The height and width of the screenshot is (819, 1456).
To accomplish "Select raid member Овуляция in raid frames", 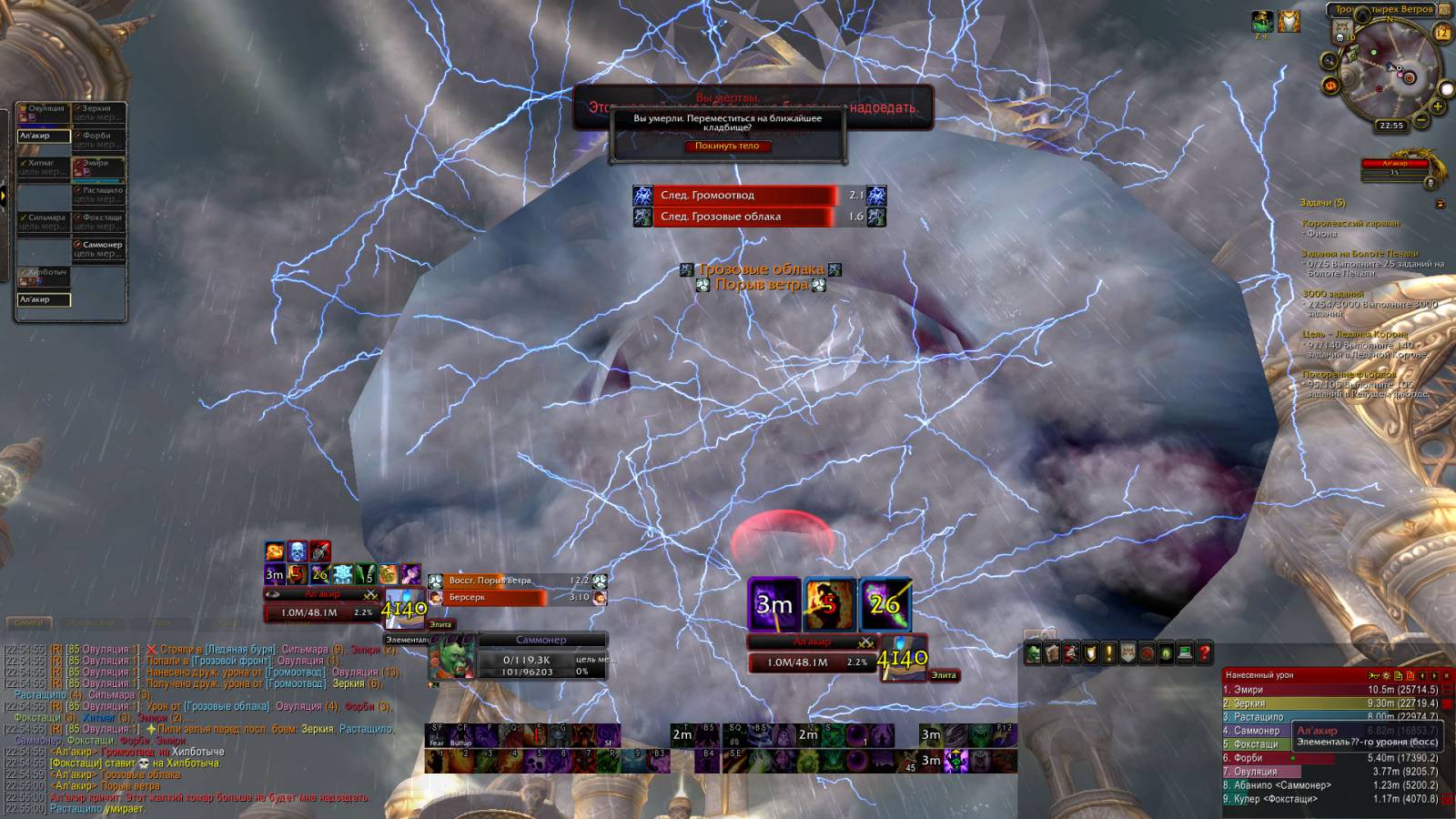I will [x=44, y=113].
